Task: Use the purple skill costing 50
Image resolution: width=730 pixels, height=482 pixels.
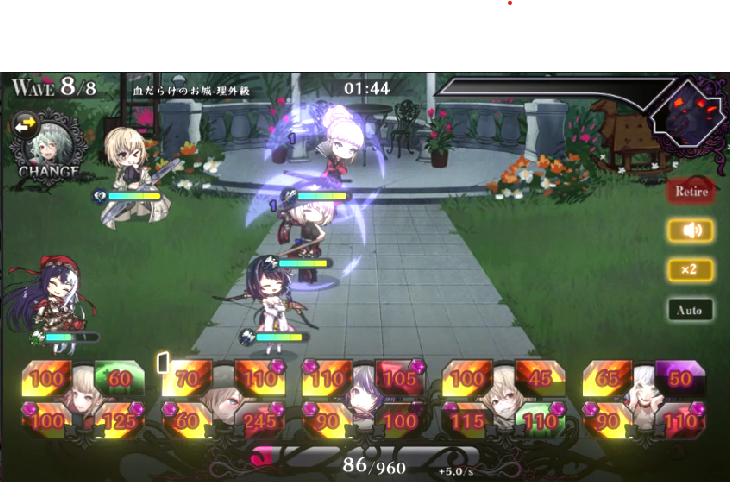Action: [680, 379]
